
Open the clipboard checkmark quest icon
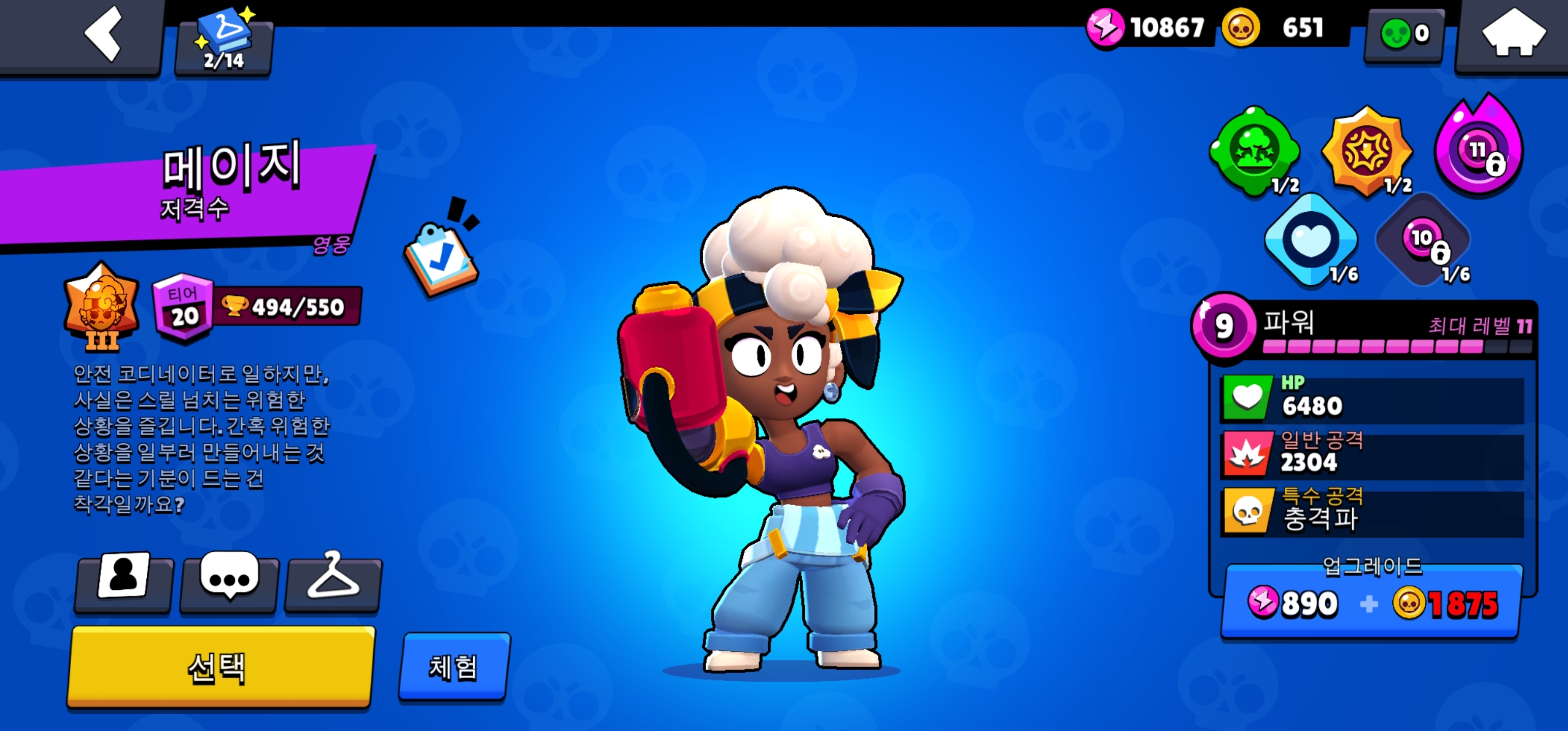pyautogui.click(x=442, y=256)
